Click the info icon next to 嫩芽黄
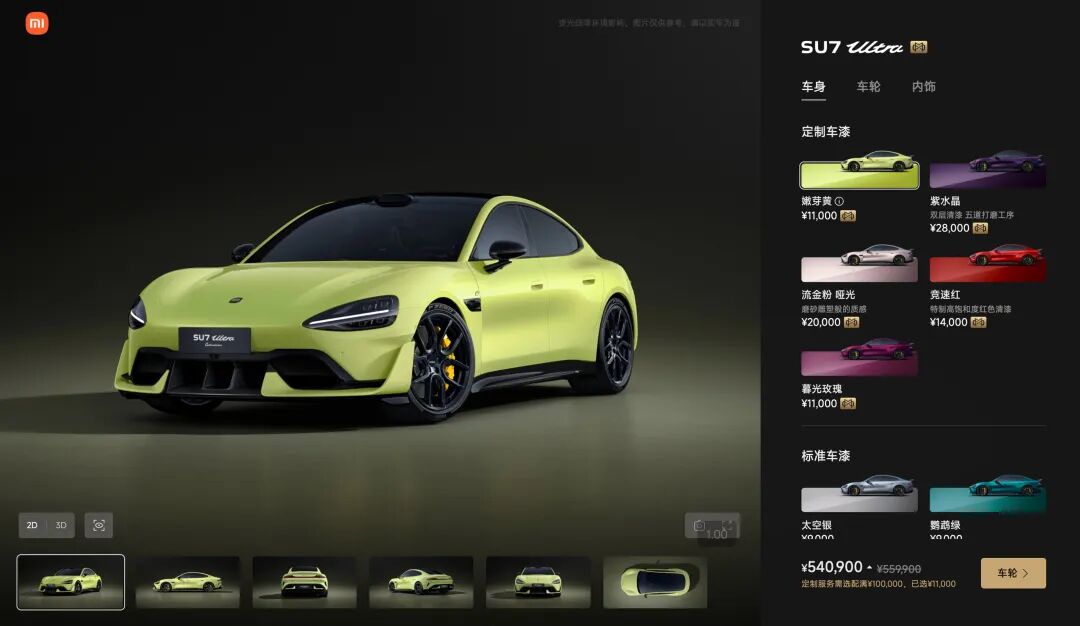The image size is (1080, 626). pos(839,201)
